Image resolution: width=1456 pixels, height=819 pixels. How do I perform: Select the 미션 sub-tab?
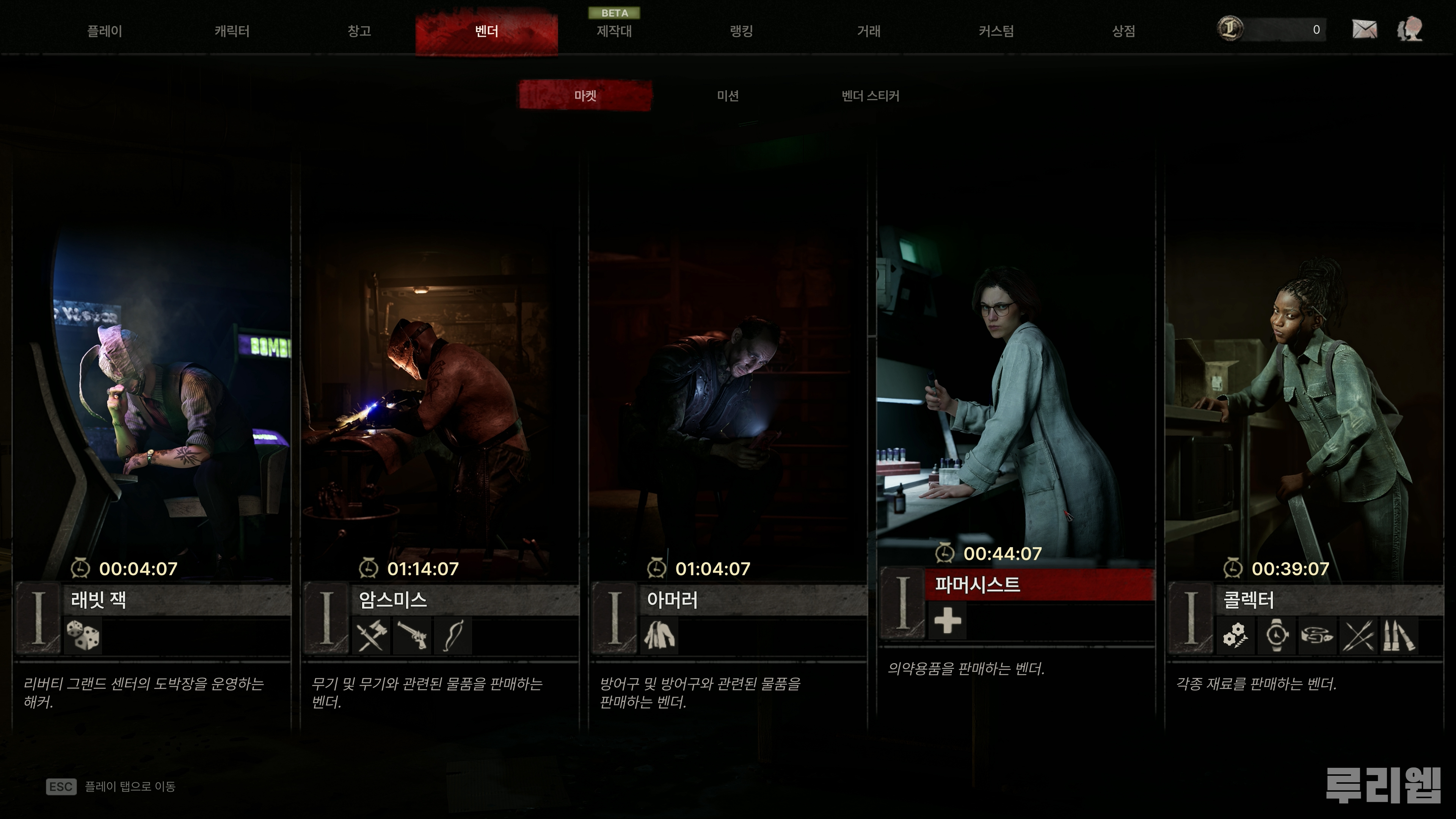pos(728,96)
